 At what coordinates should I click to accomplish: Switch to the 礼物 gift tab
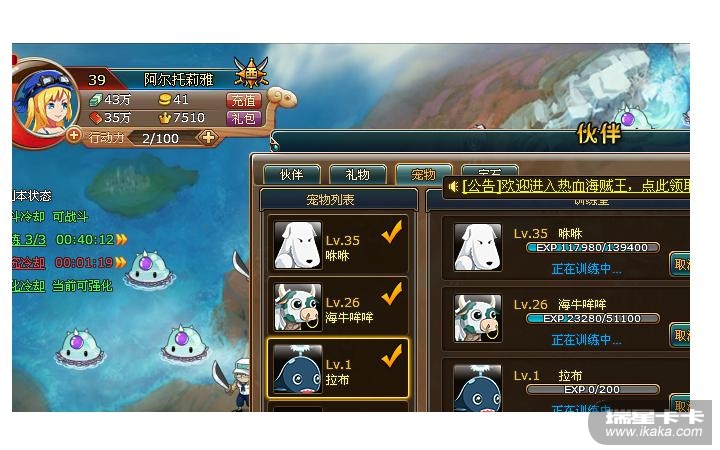tap(357, 175)
